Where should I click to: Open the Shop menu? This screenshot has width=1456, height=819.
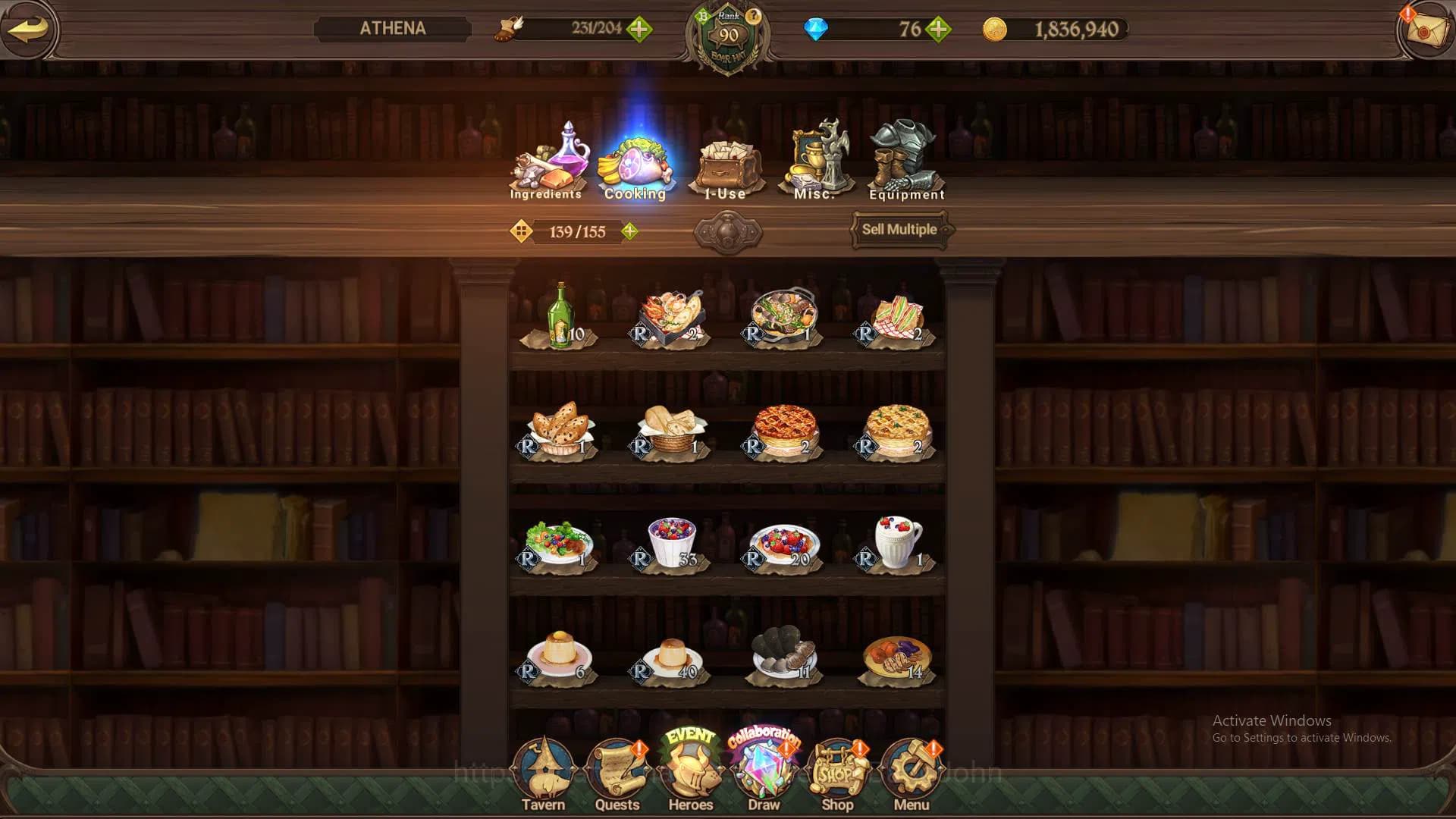tap(837, 773)
